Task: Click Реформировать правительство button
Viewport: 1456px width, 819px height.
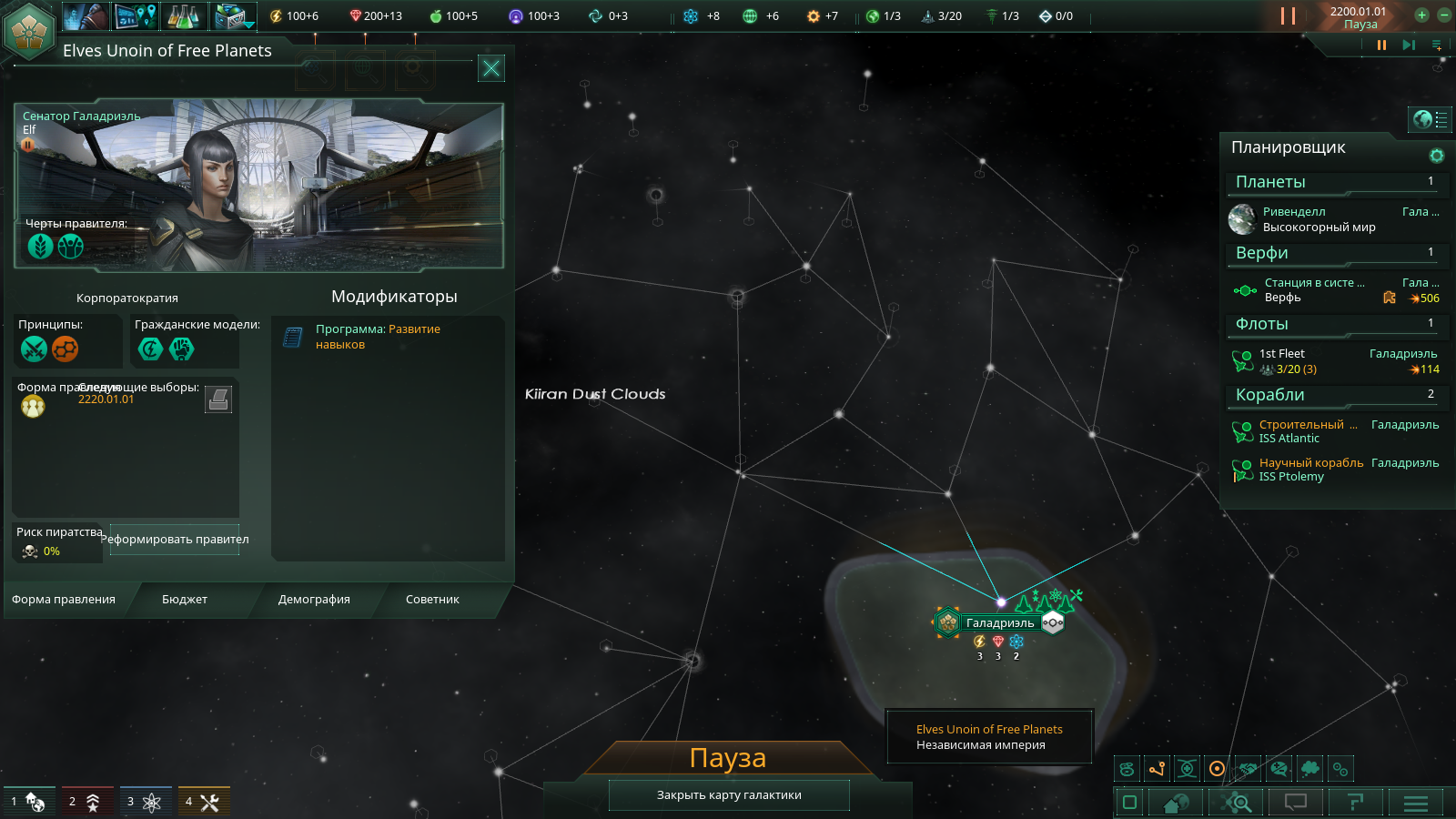Action: click(x=175, y=539)
